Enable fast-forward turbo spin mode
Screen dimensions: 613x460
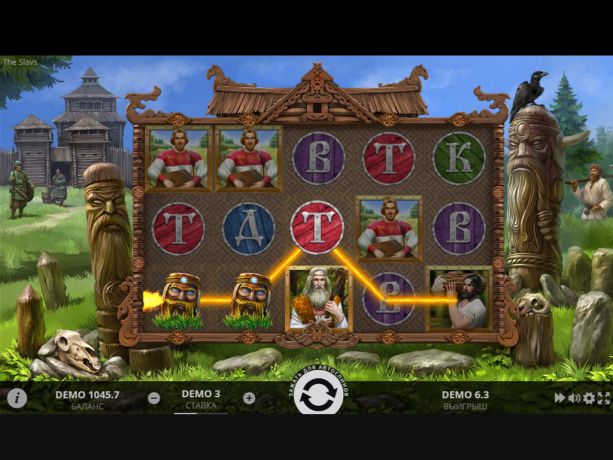(x=560, y=398)
